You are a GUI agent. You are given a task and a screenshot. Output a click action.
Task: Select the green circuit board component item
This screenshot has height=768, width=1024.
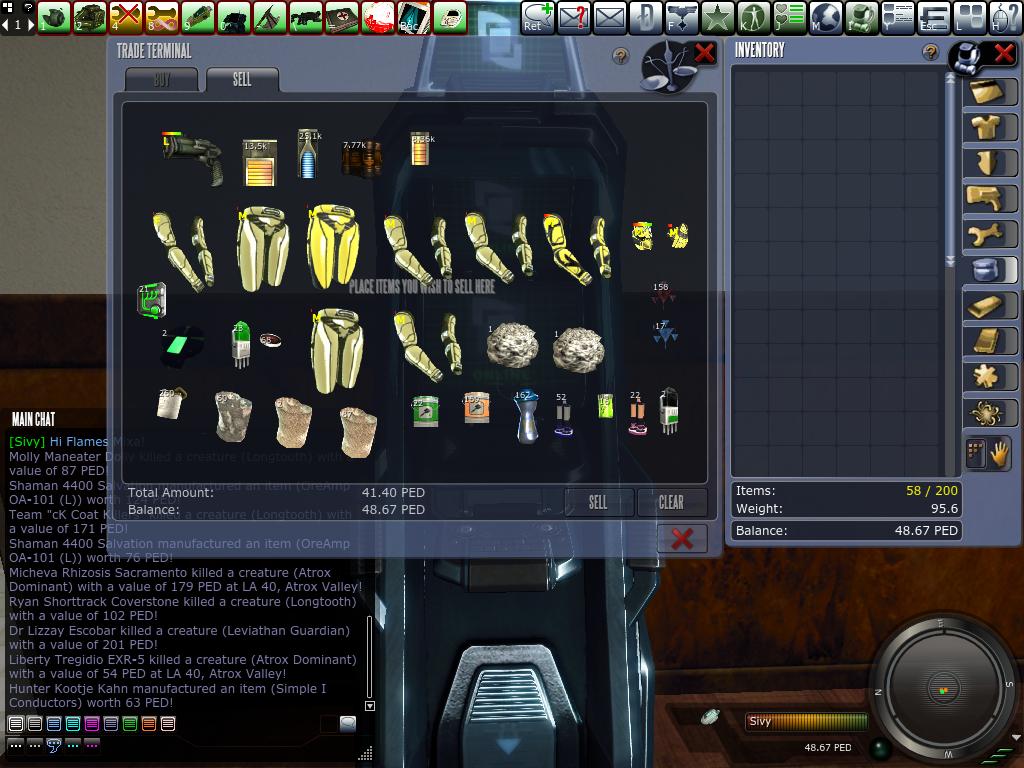pyautogui.click(x=151, y=299)
